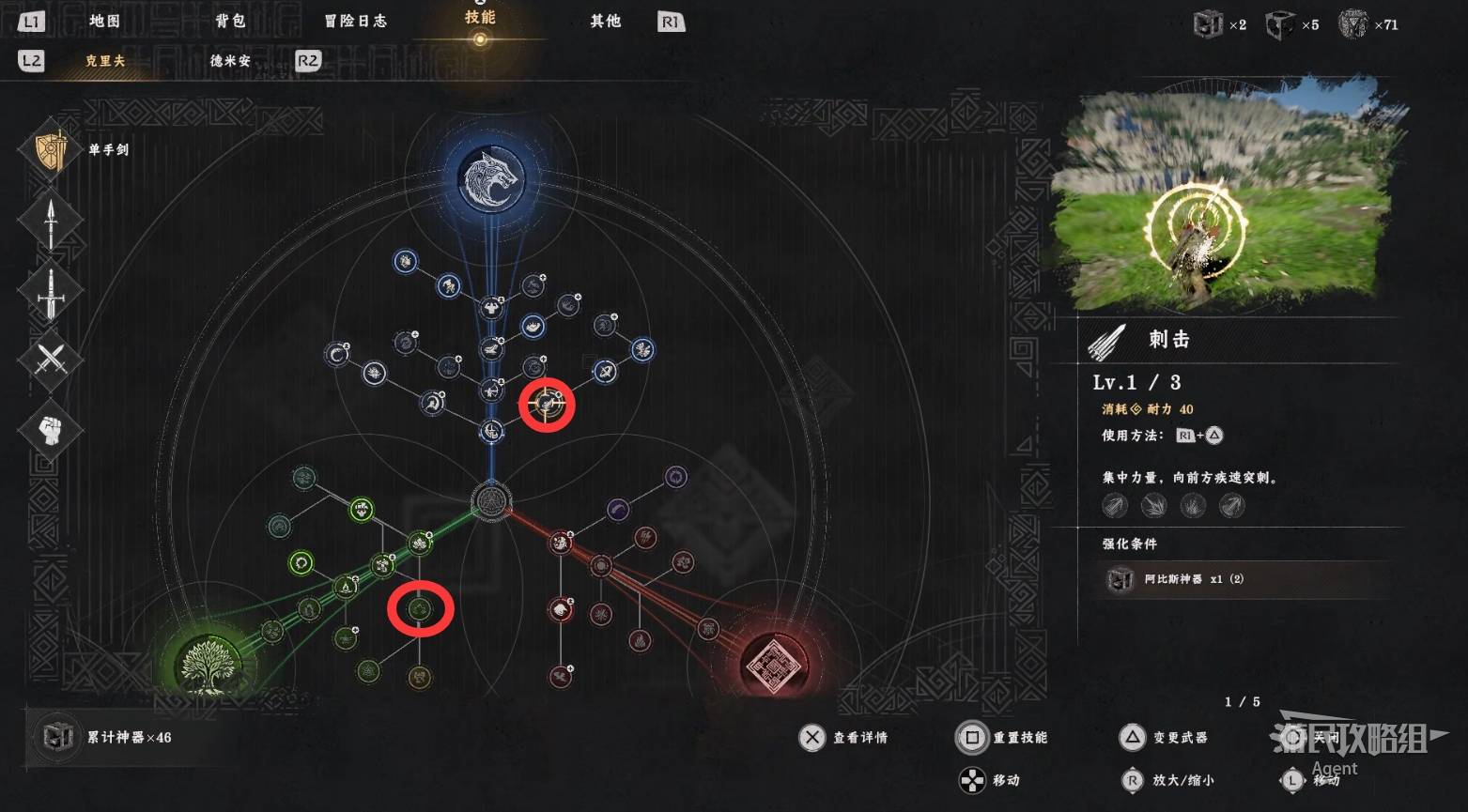Image resolution: width=1468 pixels, height=812 pixels.
Task: Click the 阿比斯神器 upgrade requirement row
Action: click(1240, 579)
